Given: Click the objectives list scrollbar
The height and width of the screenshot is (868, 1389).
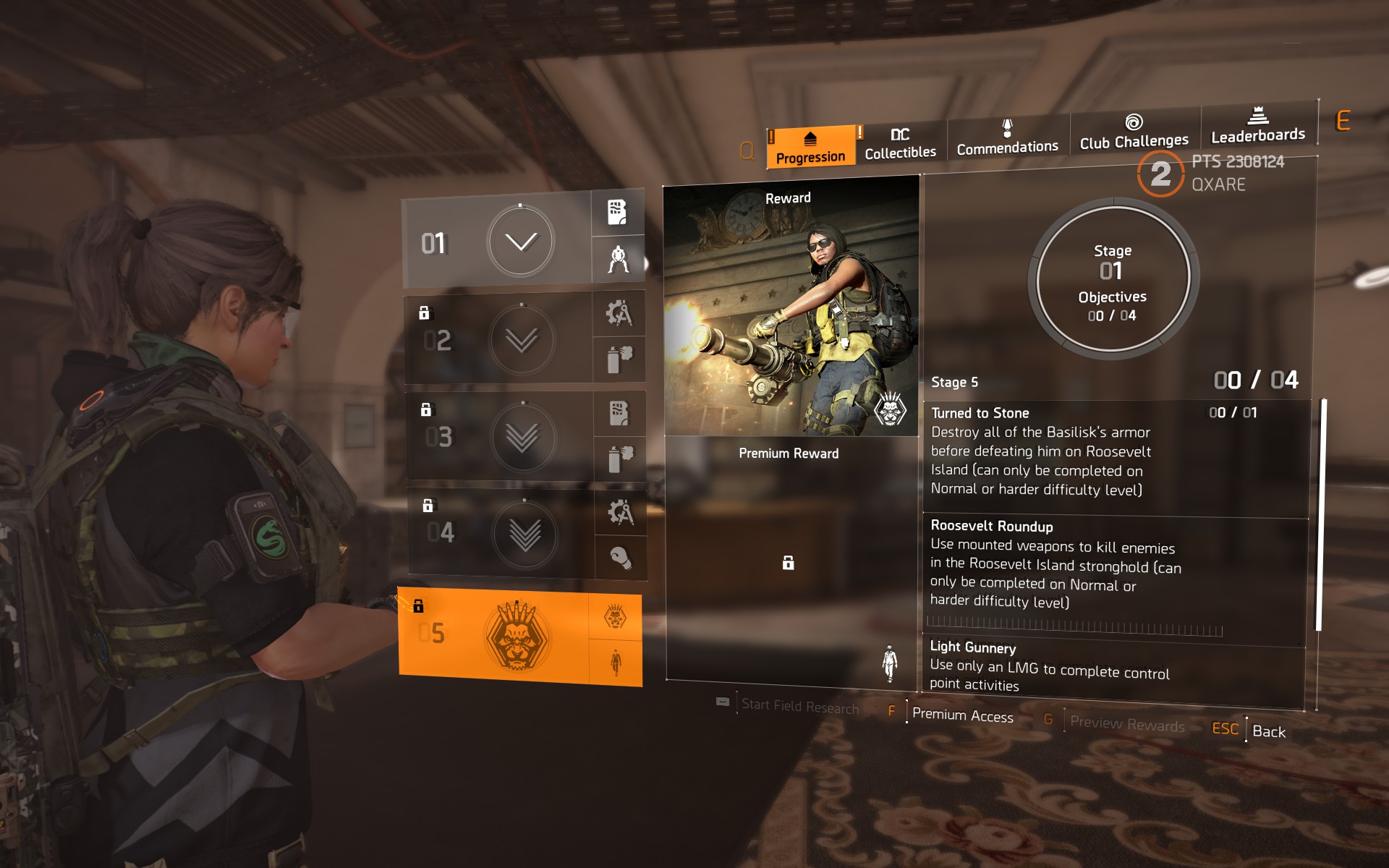Looking at the screenshot, I should click(x=1321, y=514).
